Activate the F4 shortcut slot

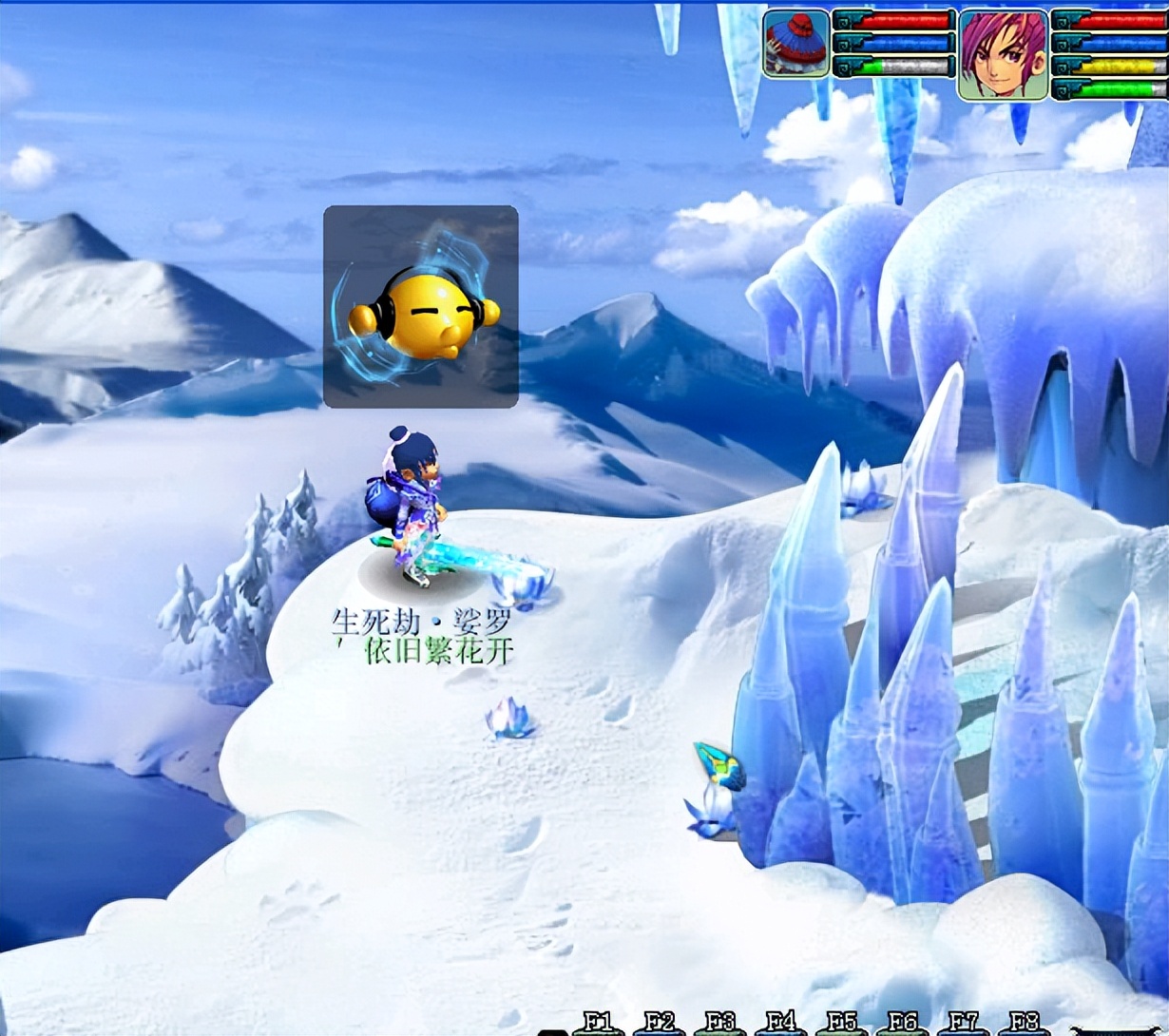(x=780, y=1024)
